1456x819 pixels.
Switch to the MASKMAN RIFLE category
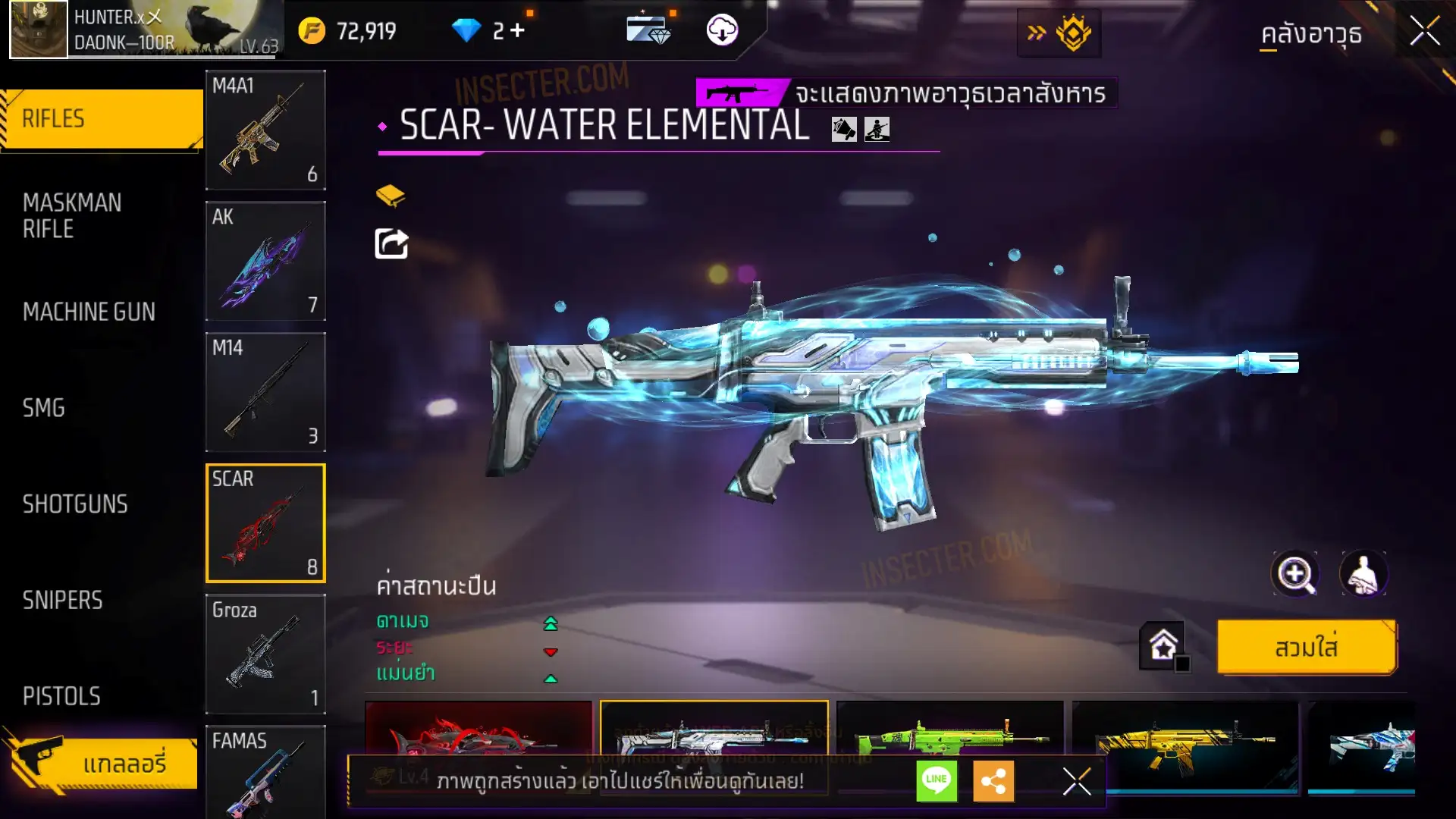[72, 216]
